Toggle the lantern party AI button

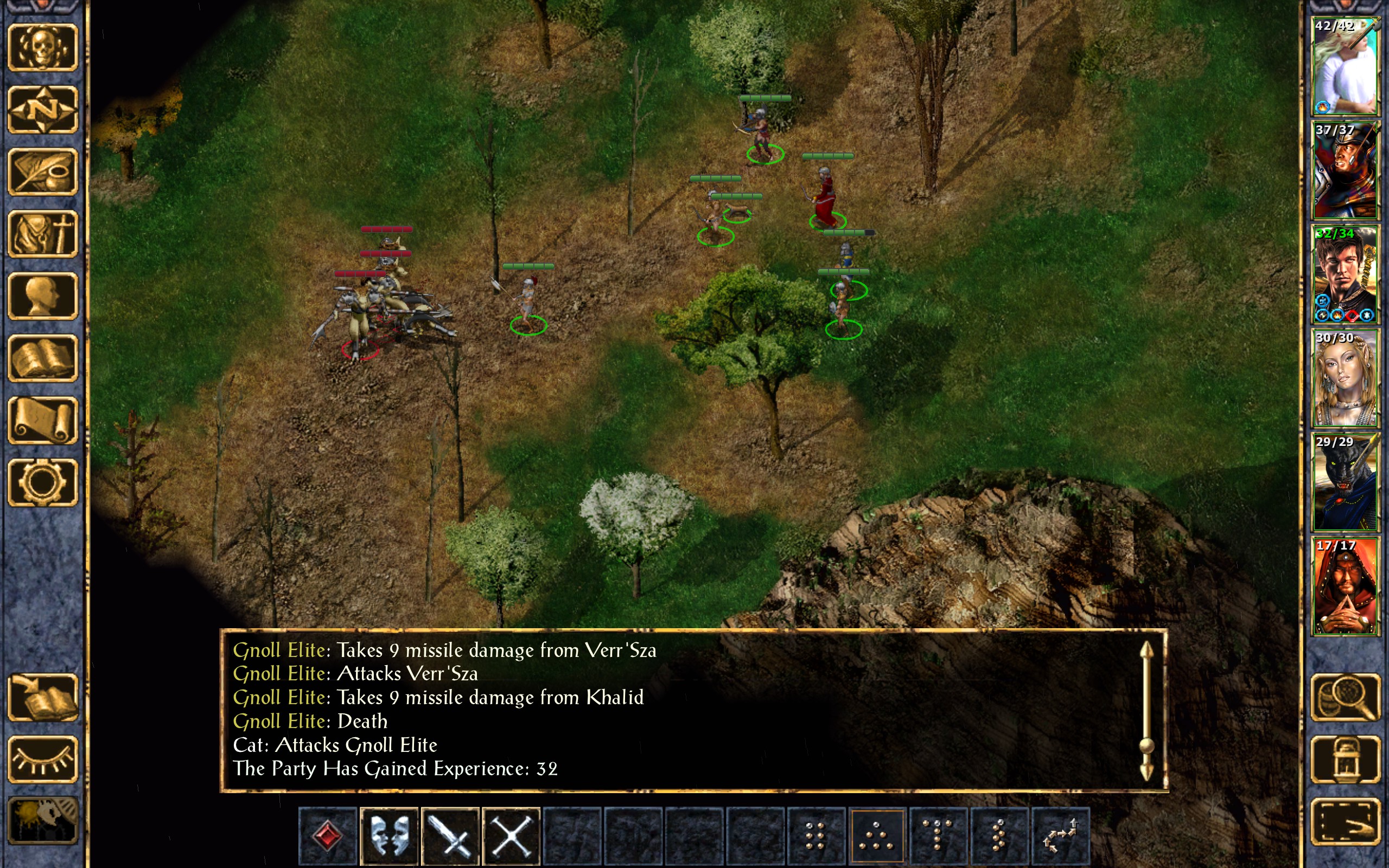click(x=1345, y=759)
